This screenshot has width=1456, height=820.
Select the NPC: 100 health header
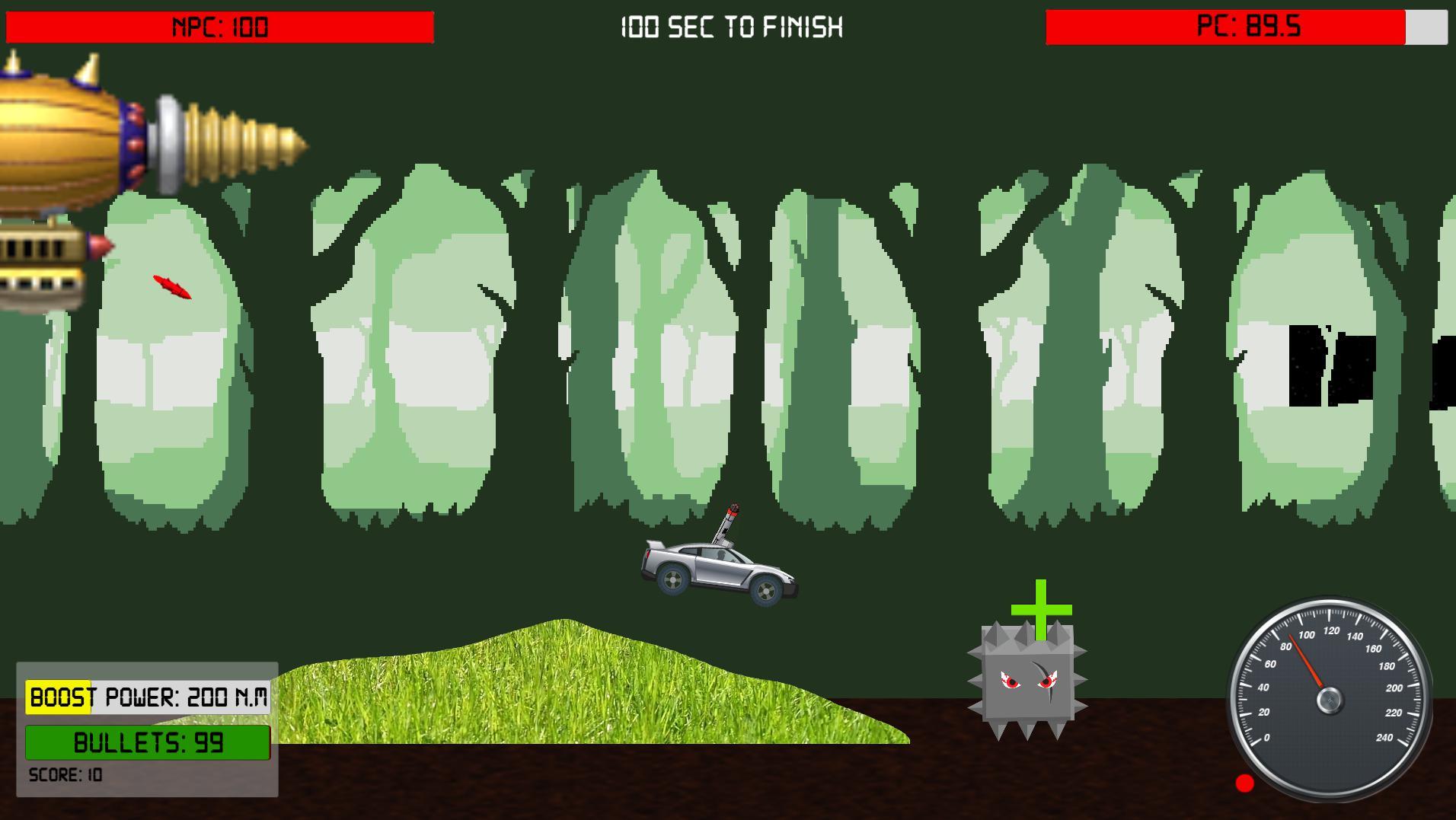click(x=219, y=27)
